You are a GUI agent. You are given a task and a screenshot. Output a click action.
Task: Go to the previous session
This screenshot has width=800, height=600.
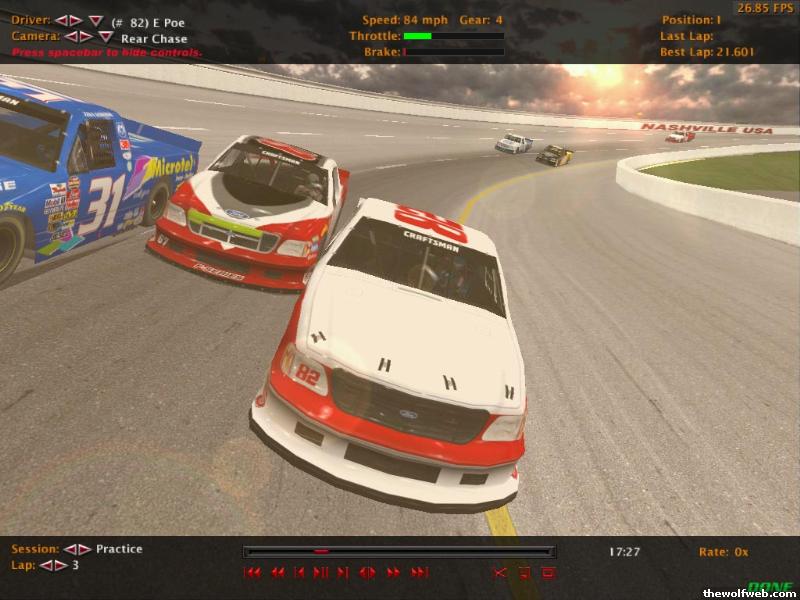(70, 549)
